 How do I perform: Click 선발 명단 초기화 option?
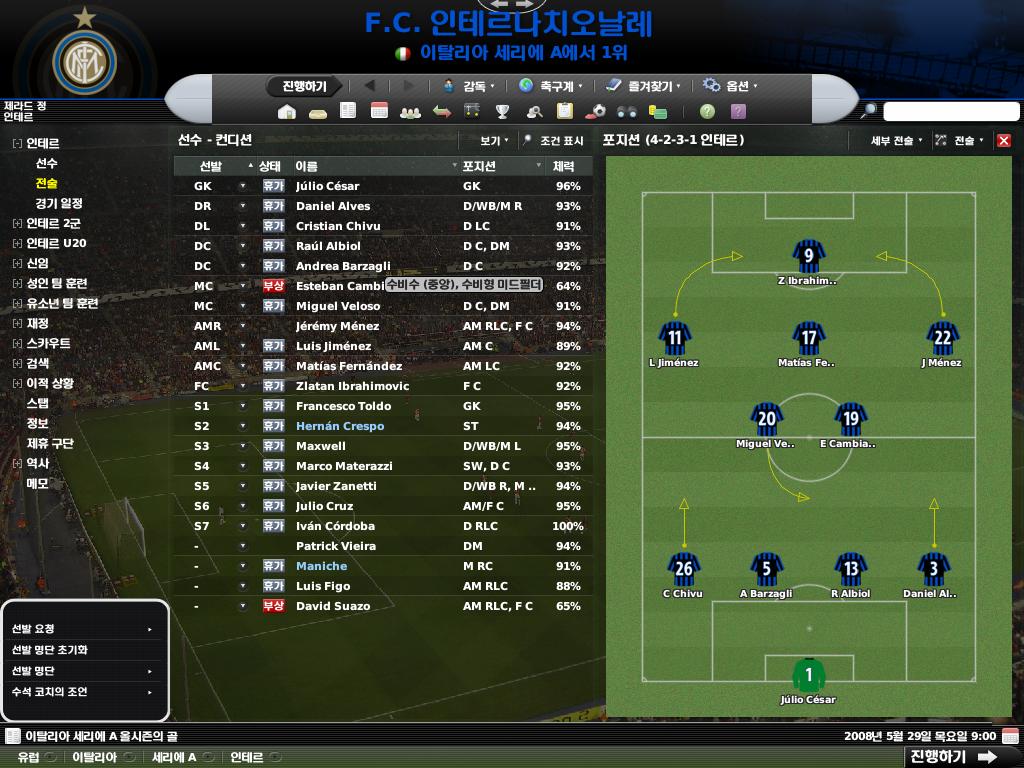[49, 650]
